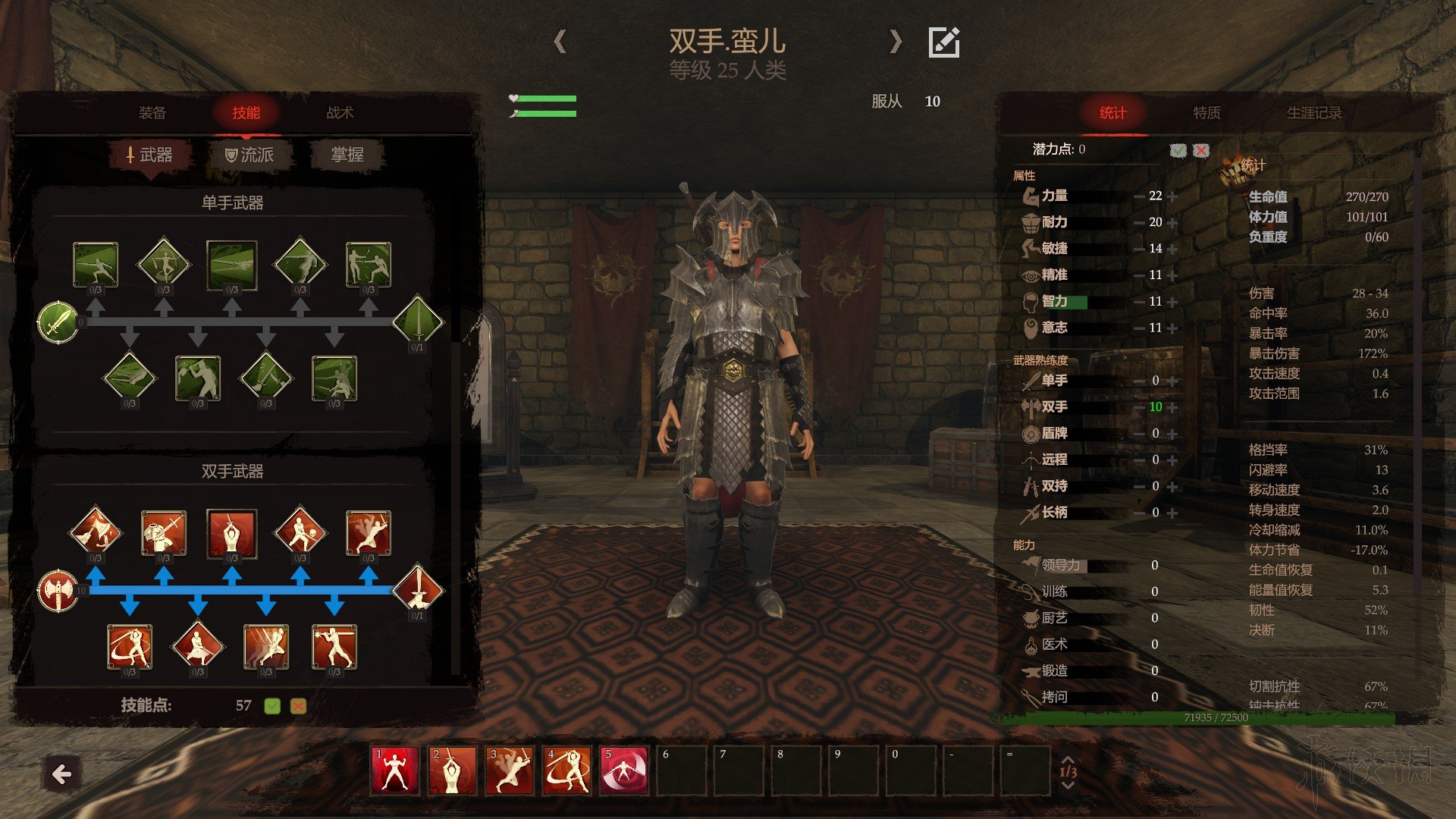Viewport: 1456px width, 819px height.
Task: Return with the back arrow button
Action: 61,774
